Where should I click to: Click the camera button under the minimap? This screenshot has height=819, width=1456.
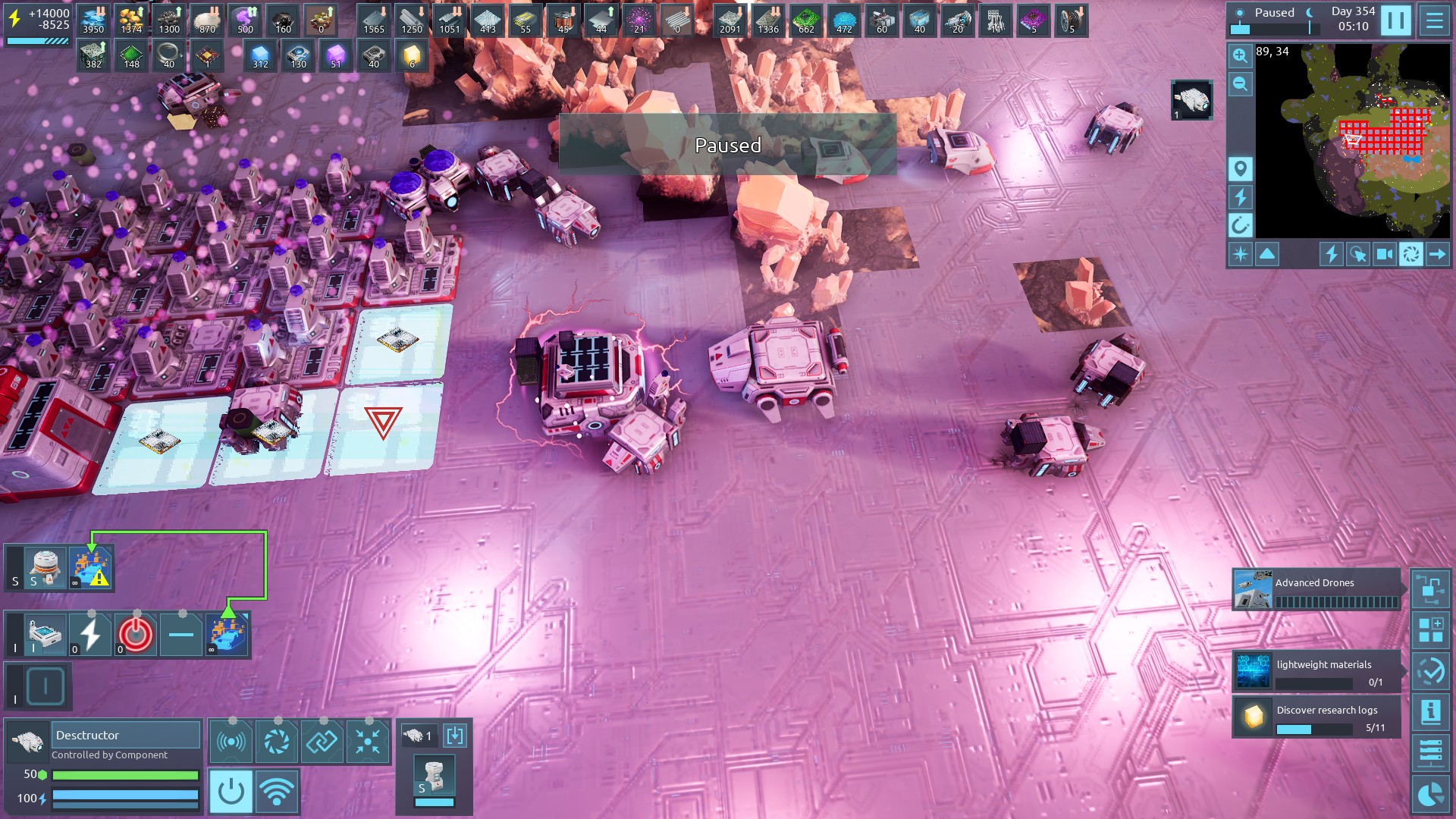click(1384, 254)
